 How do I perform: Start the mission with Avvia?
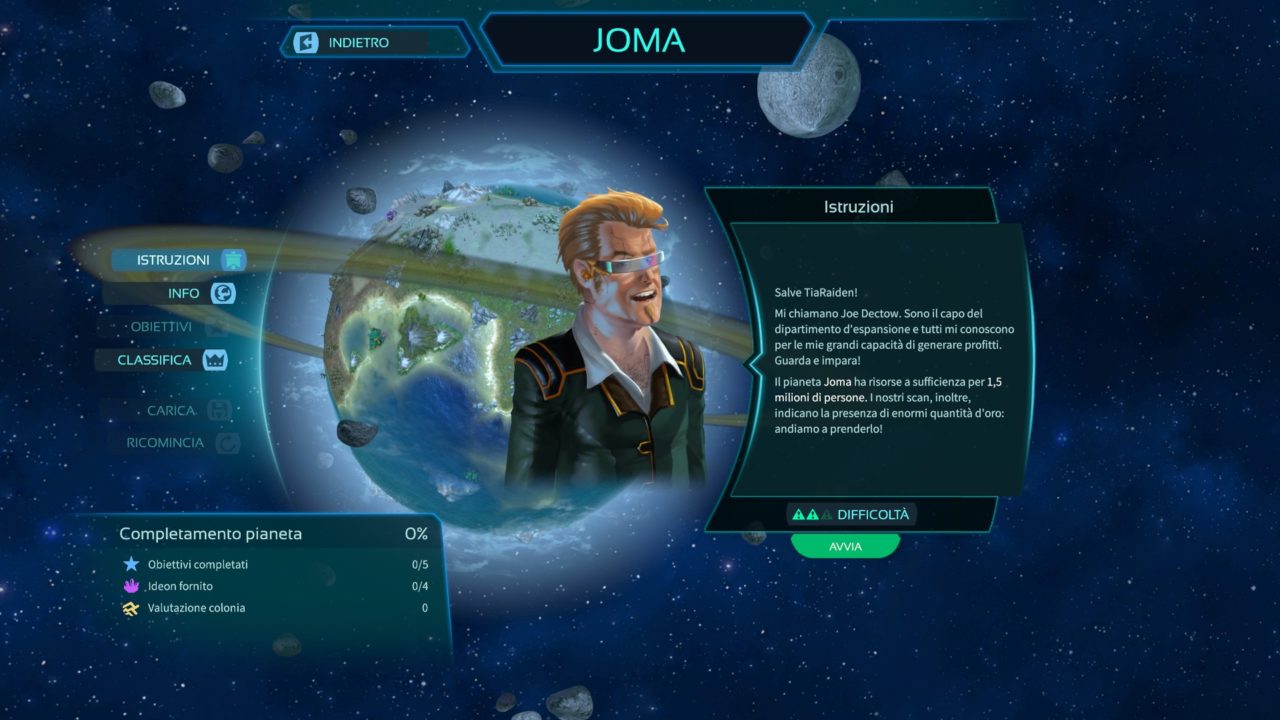pyautogui.click(x=845, y=547)
